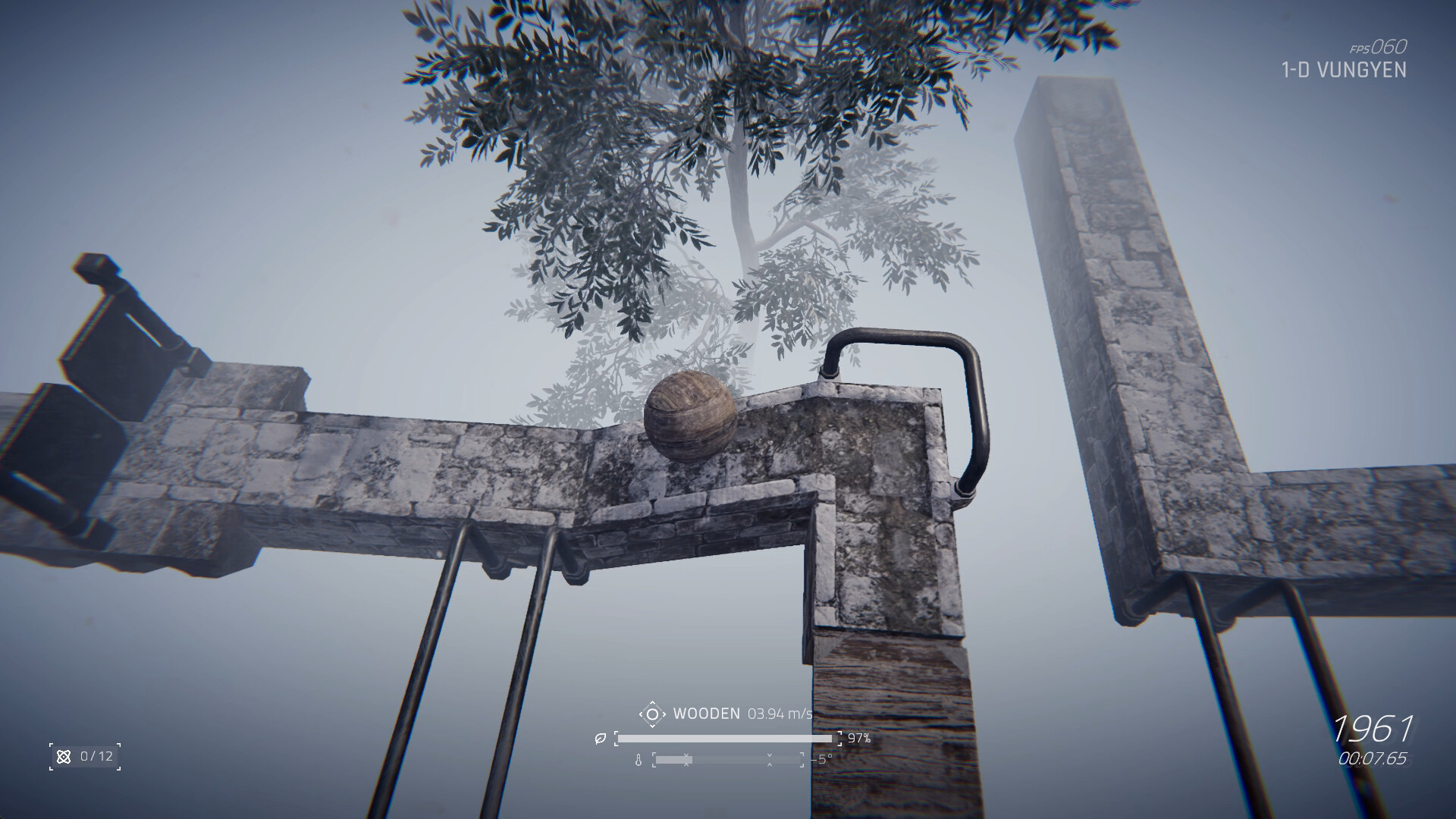Viewport: 1456px width, 819px height.
Task: Click the chevron marker on the temperature gauge
Action: click(686, 760)
